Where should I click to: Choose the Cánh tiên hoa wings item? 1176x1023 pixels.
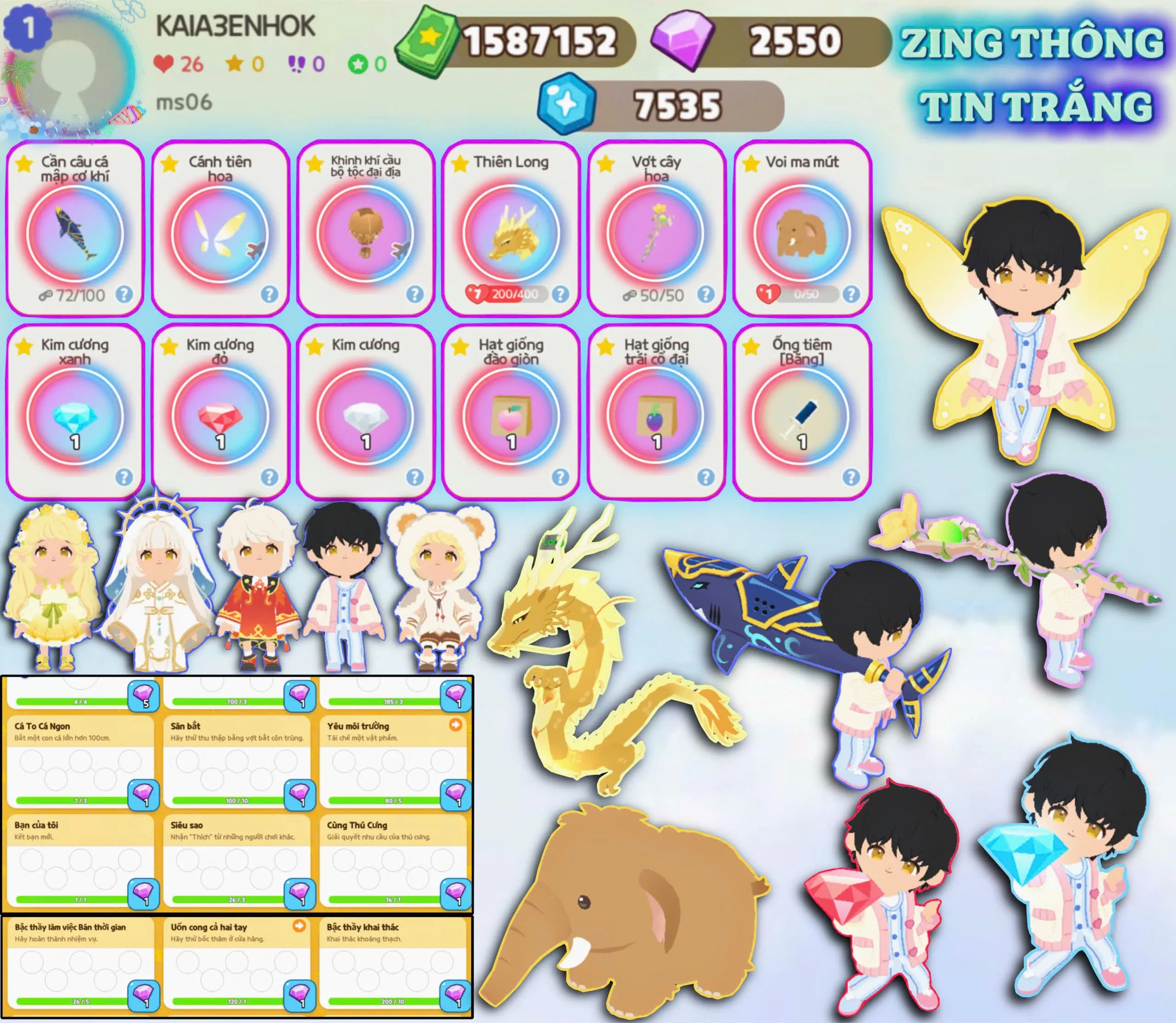coord(220,228)
